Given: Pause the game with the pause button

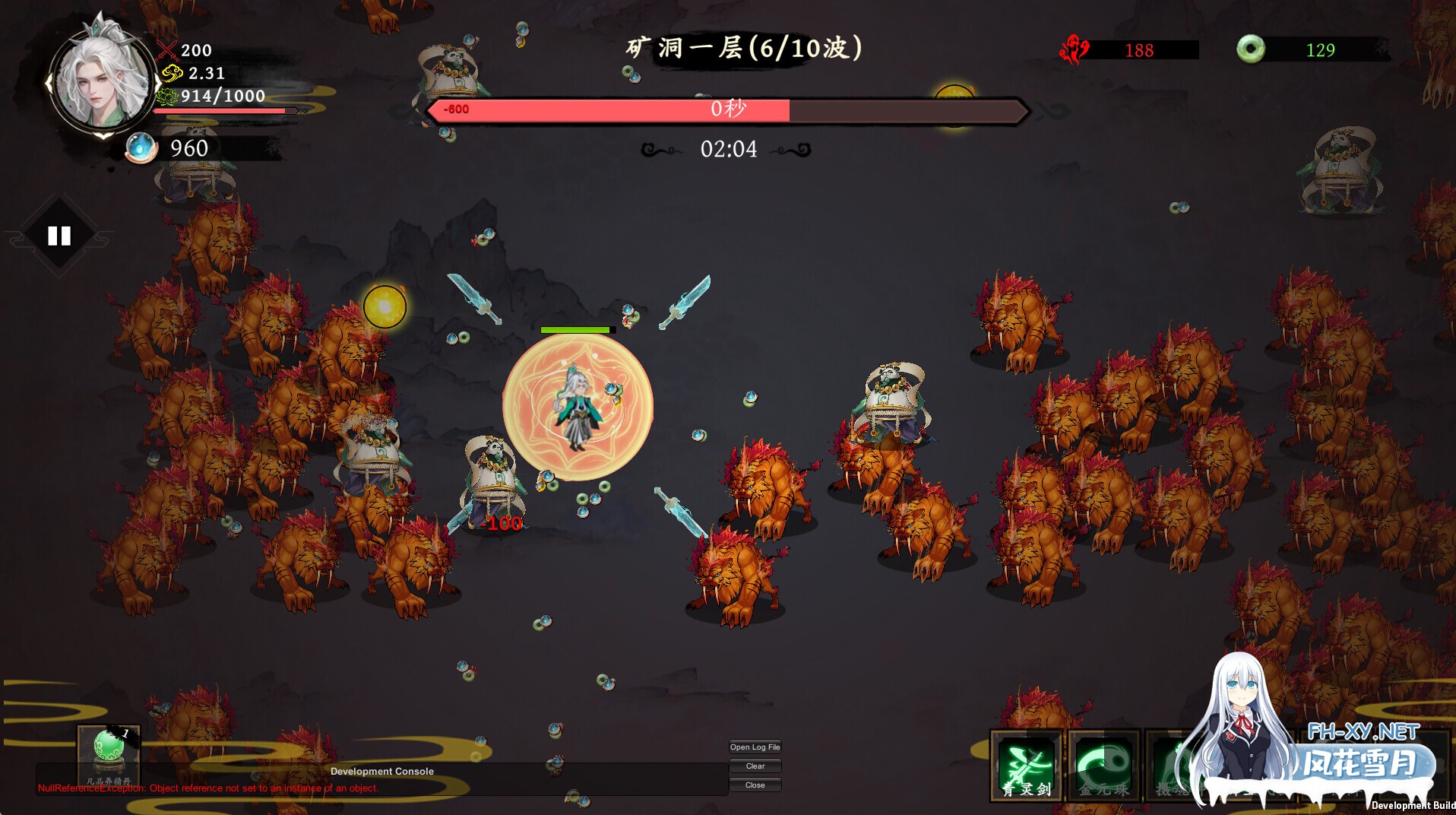Looking at the screenshot, I should click(59, 236).
